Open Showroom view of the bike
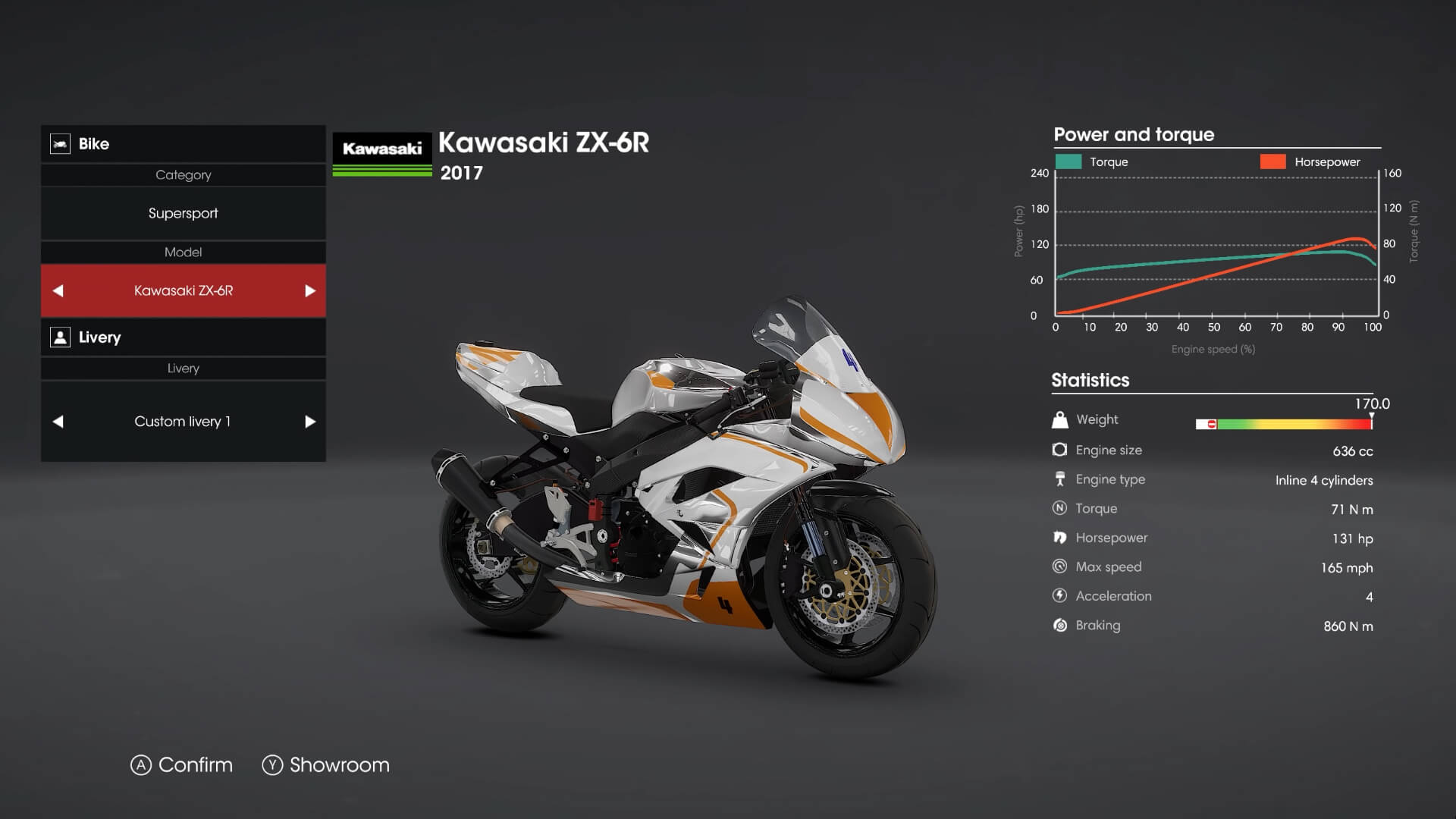 [x=326, y=765]
